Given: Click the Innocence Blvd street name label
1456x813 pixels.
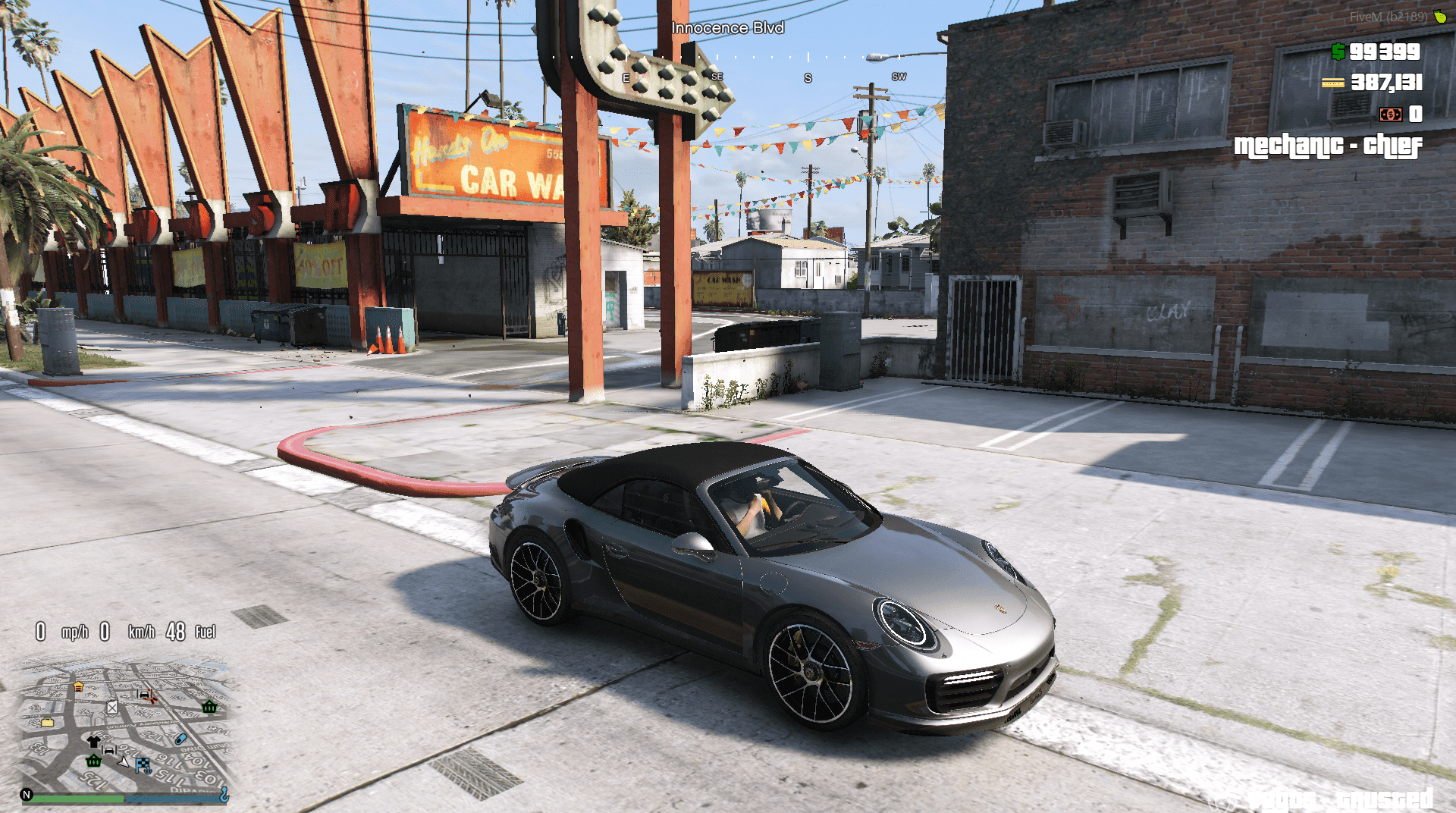Looking at the screenshot, I should pos(726,27).
